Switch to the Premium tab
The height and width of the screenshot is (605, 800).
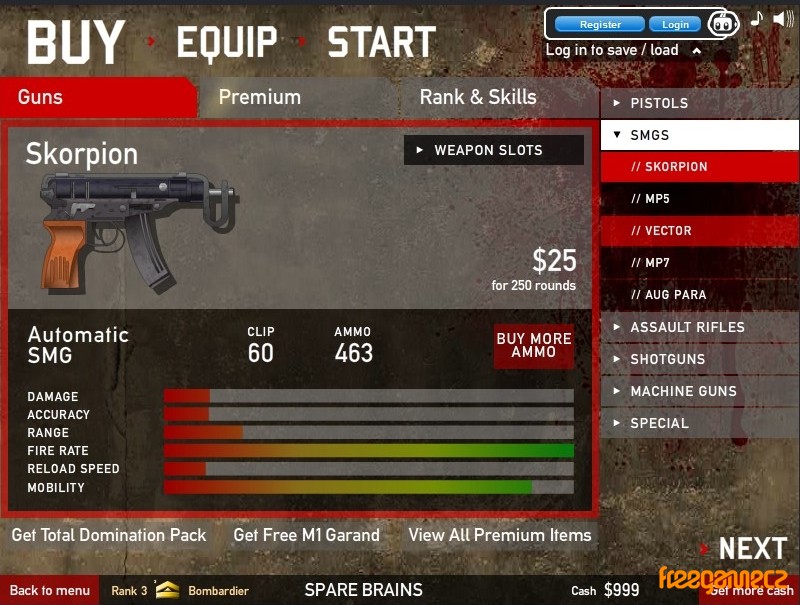click(259, 97)
